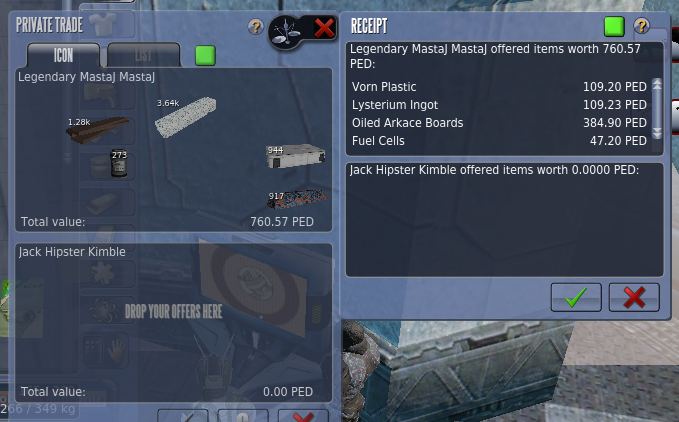This screenshot has width=679, height=422.
Task: Select the Lysterium Ingot stack of 944
Action: pos(296,157)
